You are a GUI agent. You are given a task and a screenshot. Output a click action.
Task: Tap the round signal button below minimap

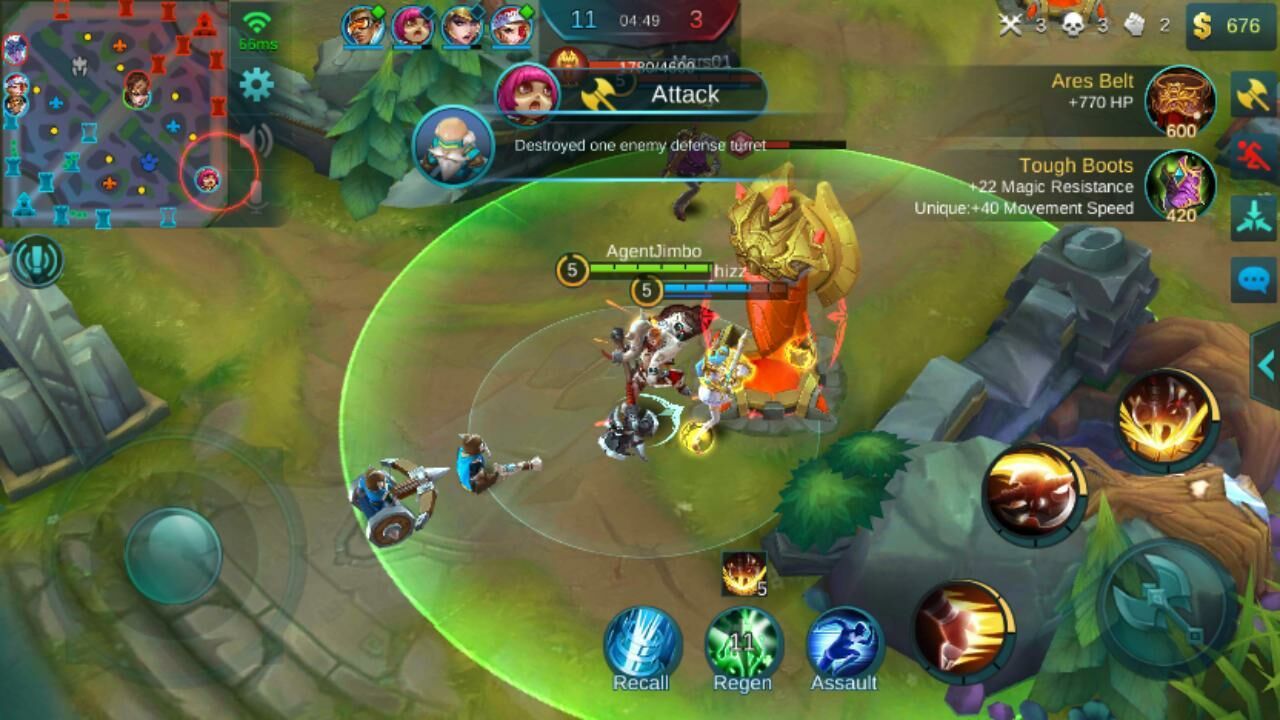tap(37, 262)
